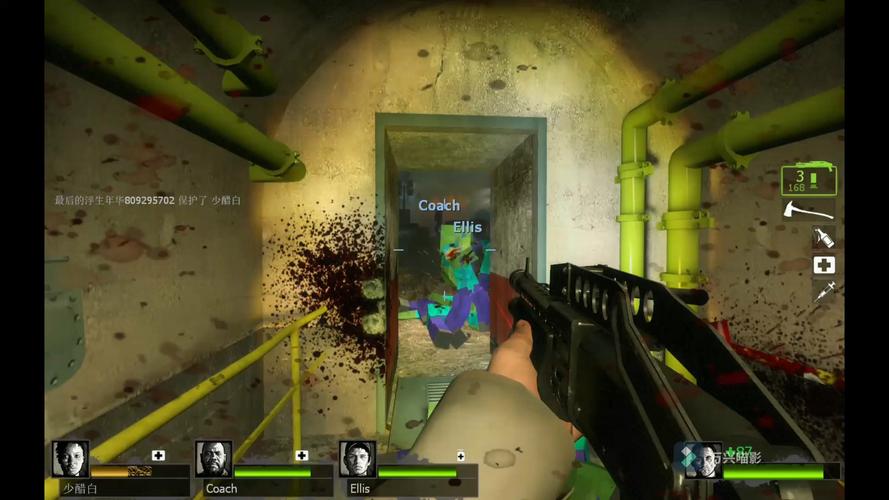Select the molotov bottle slot
This screenshot has height=500, width=889.
823,237
